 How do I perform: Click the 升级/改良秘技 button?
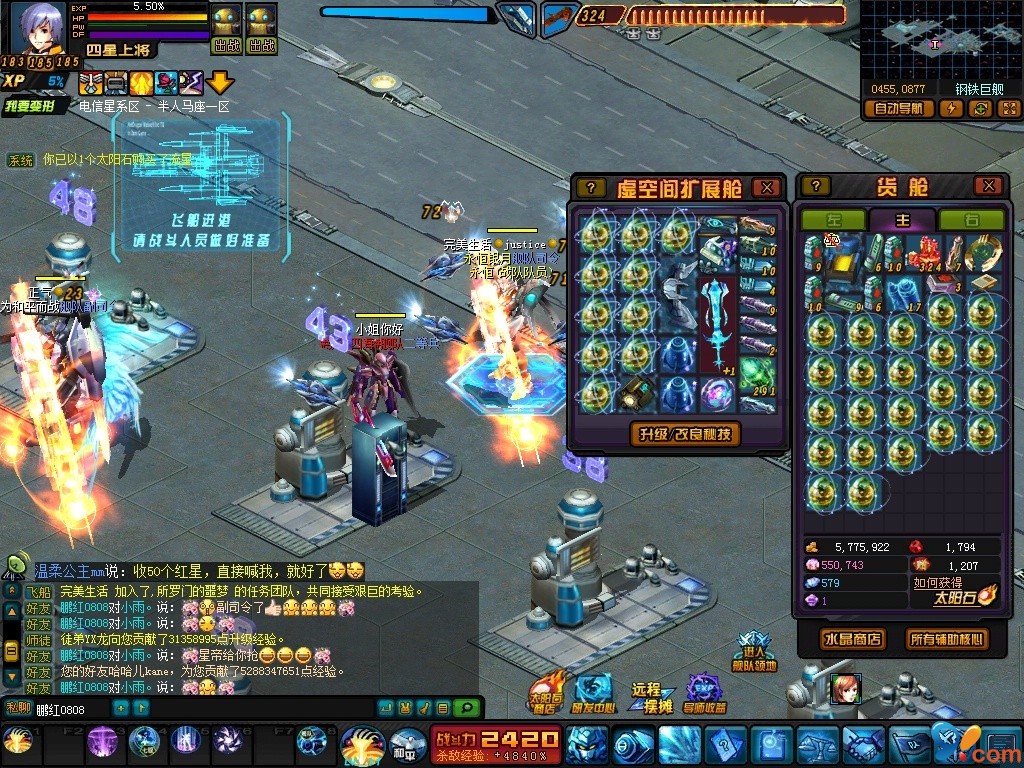(686, 433)
